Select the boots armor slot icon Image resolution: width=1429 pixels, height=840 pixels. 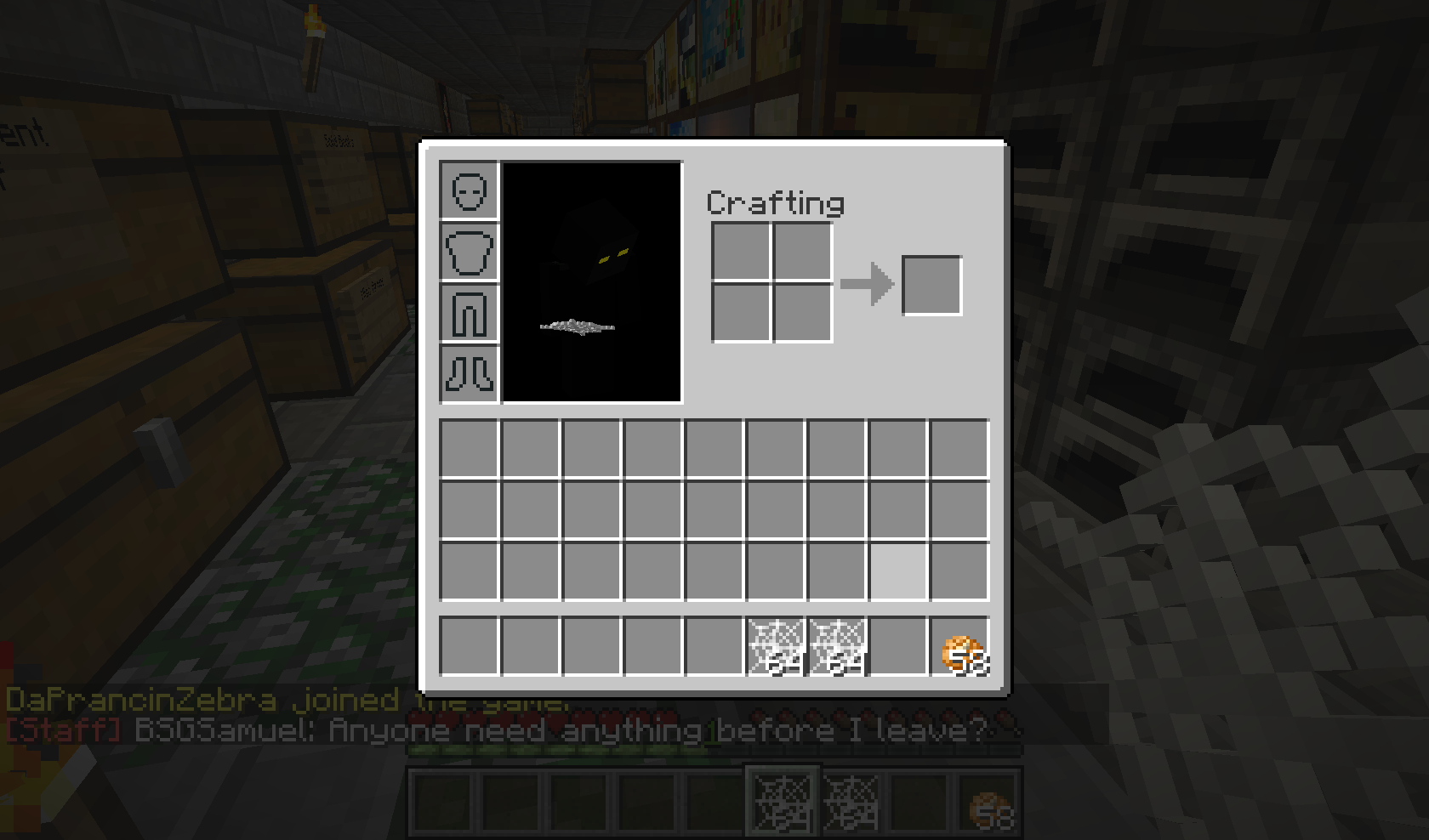click(x=468, y=374)
